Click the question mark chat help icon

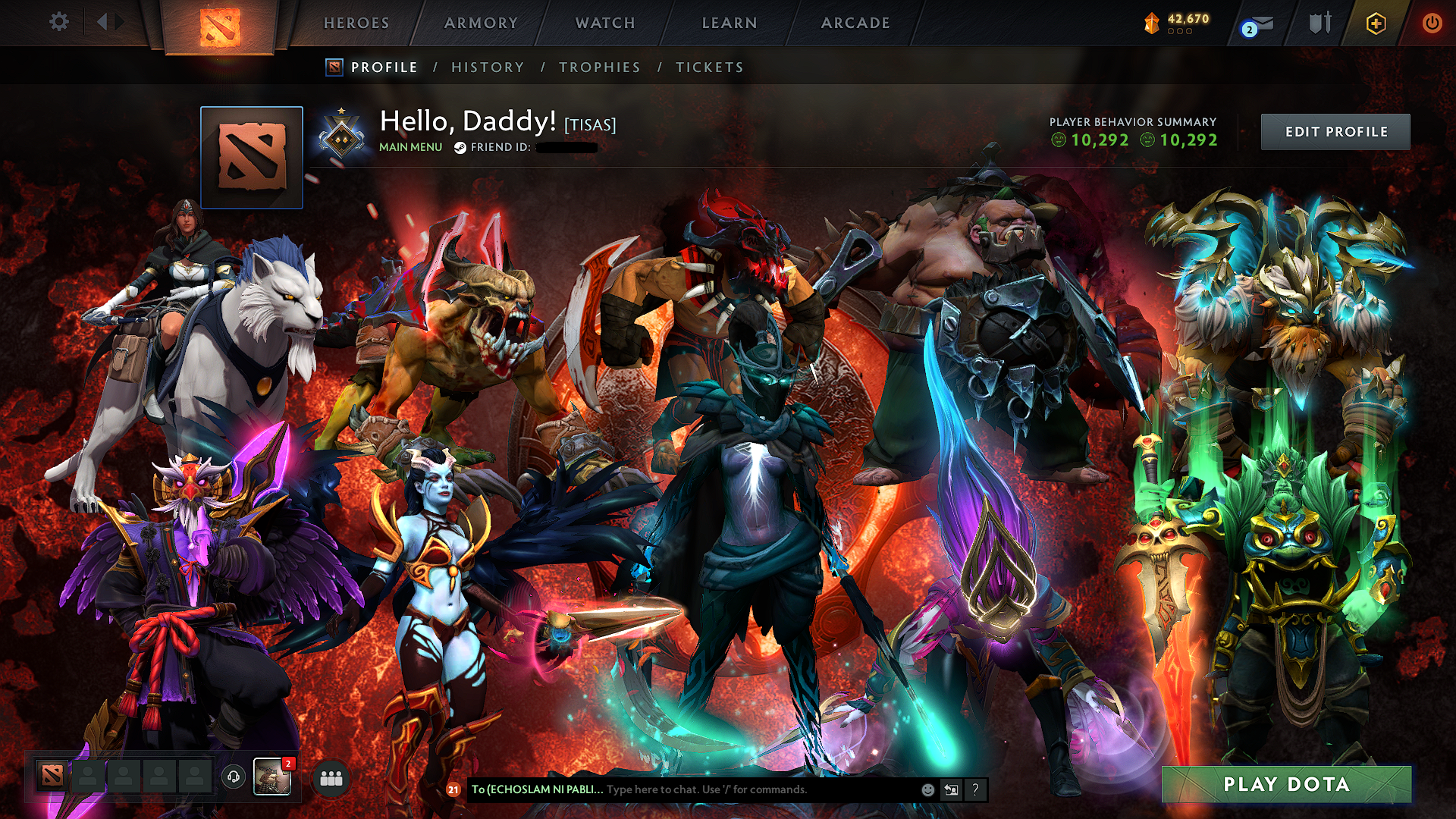point(975,789)
